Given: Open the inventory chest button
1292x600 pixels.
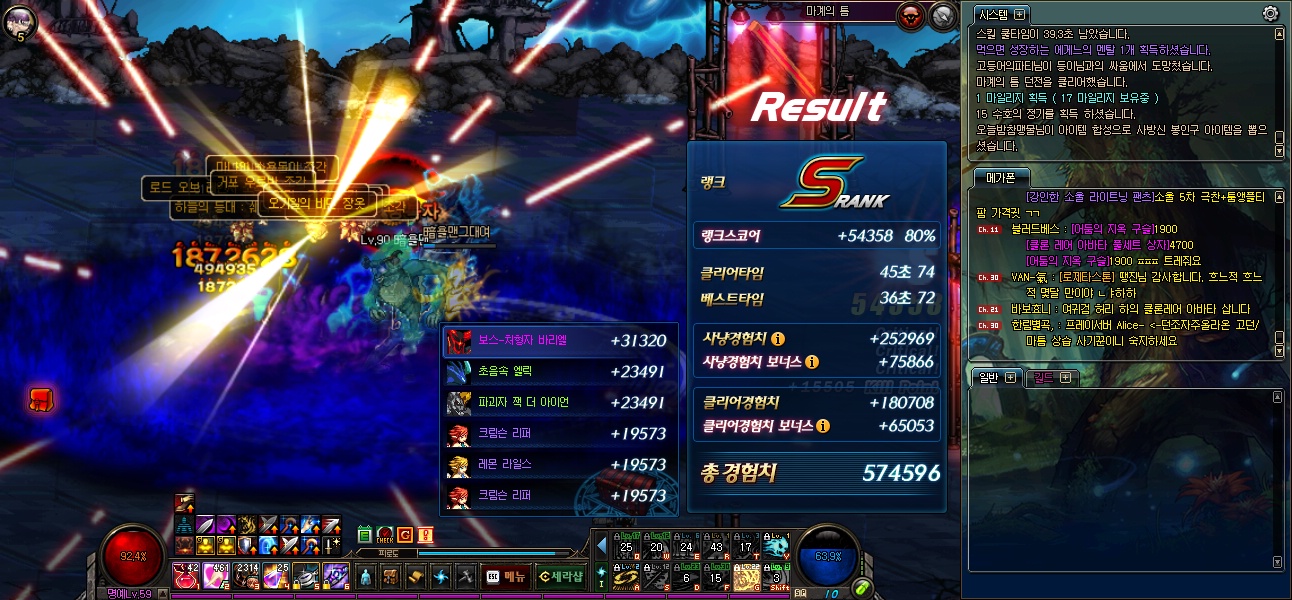Looking at the screenshot, I should [x=391, y=576].
